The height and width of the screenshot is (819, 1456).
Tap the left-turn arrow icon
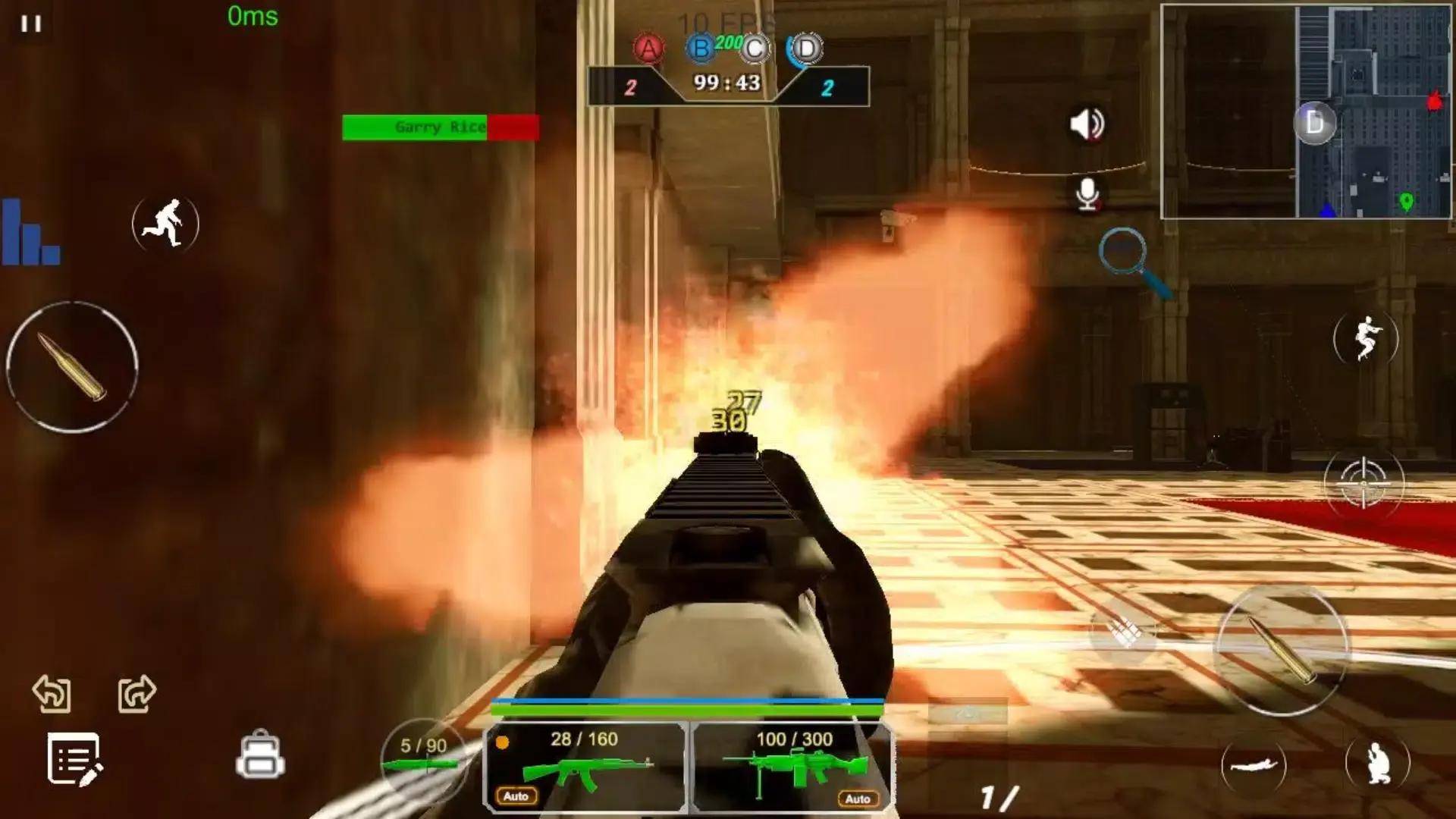52,693
